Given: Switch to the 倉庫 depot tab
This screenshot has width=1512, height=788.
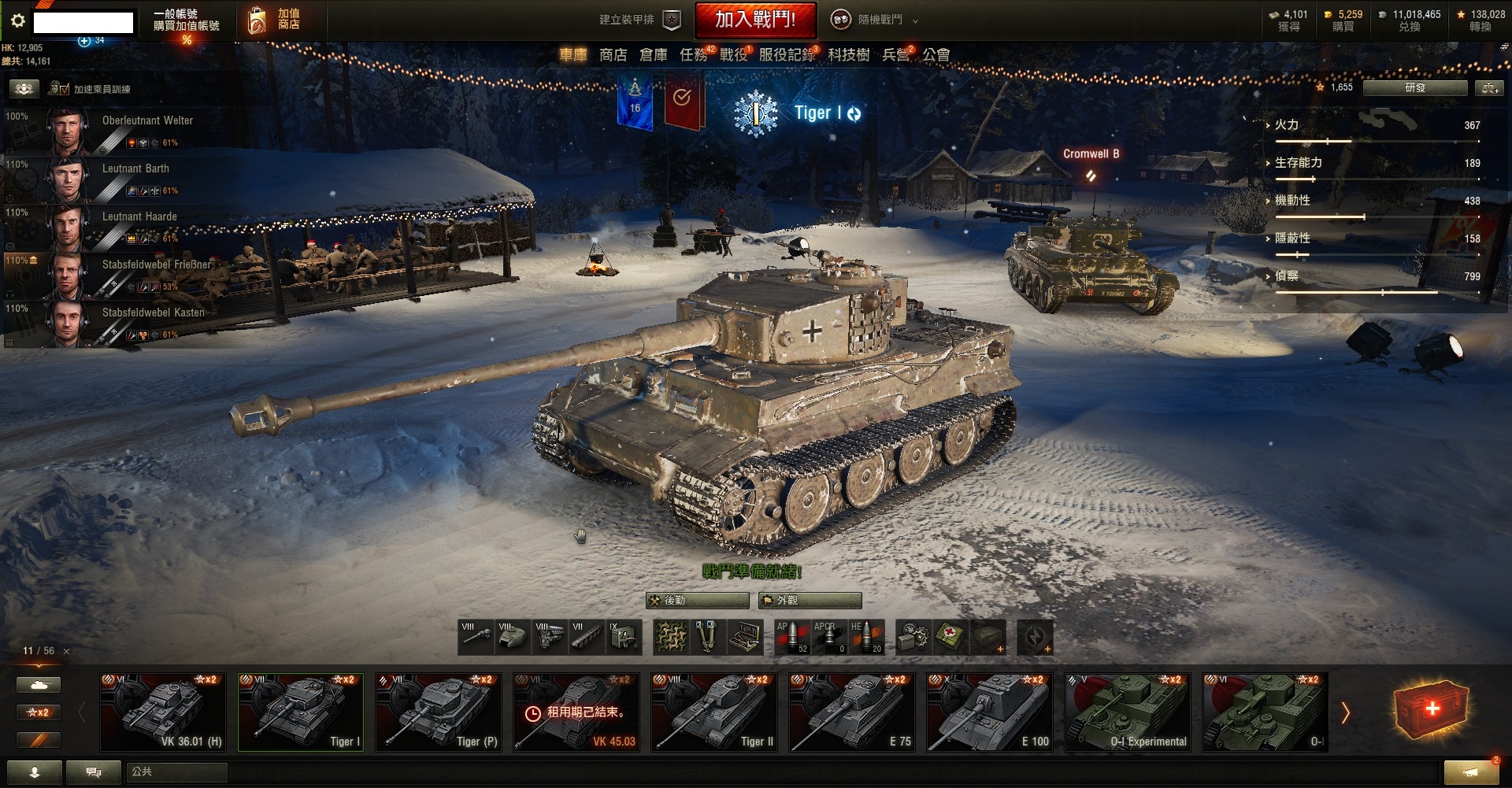Looking at the screenshot, I should coord(653,55).
